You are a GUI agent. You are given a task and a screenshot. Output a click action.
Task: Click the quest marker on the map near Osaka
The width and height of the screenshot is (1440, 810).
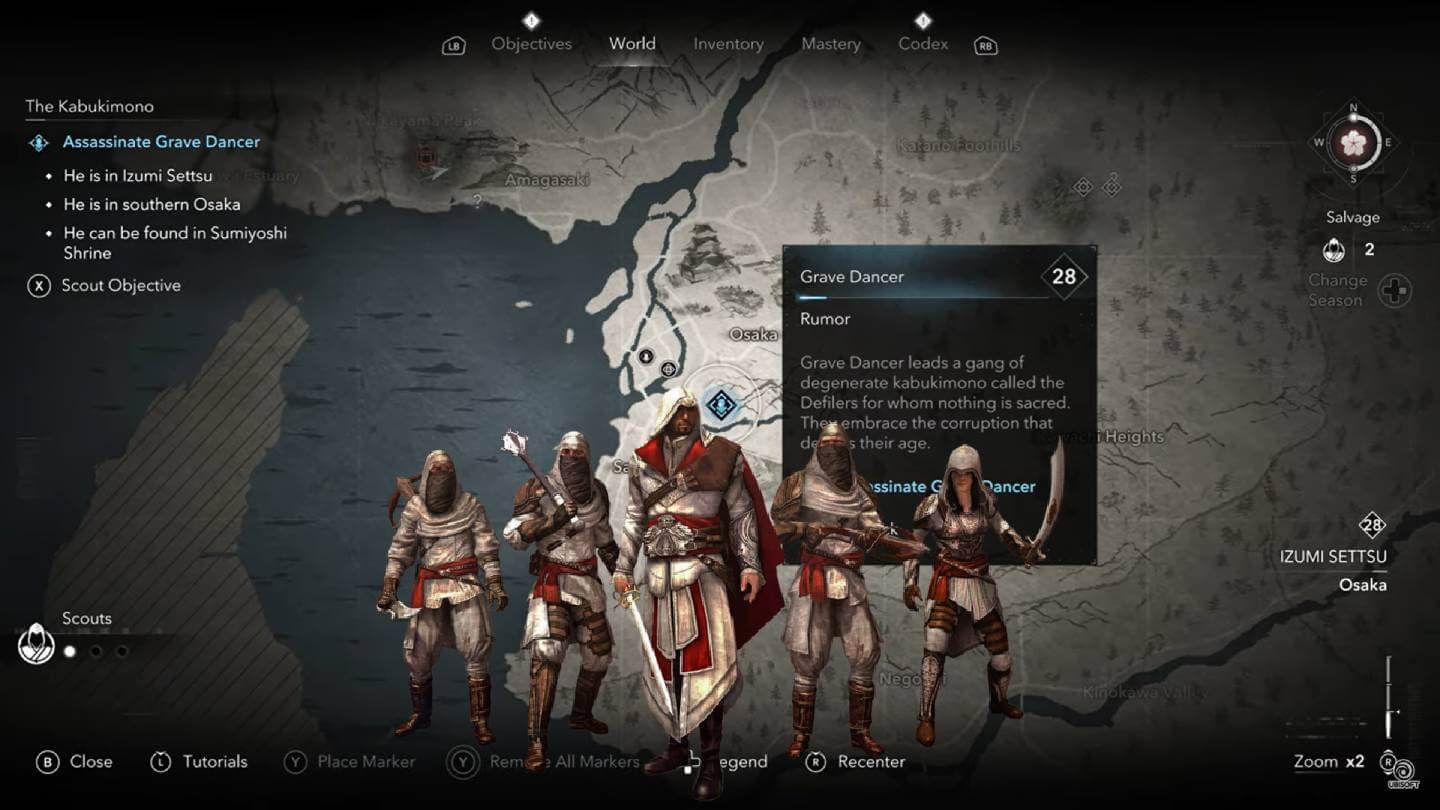(720, 406)
